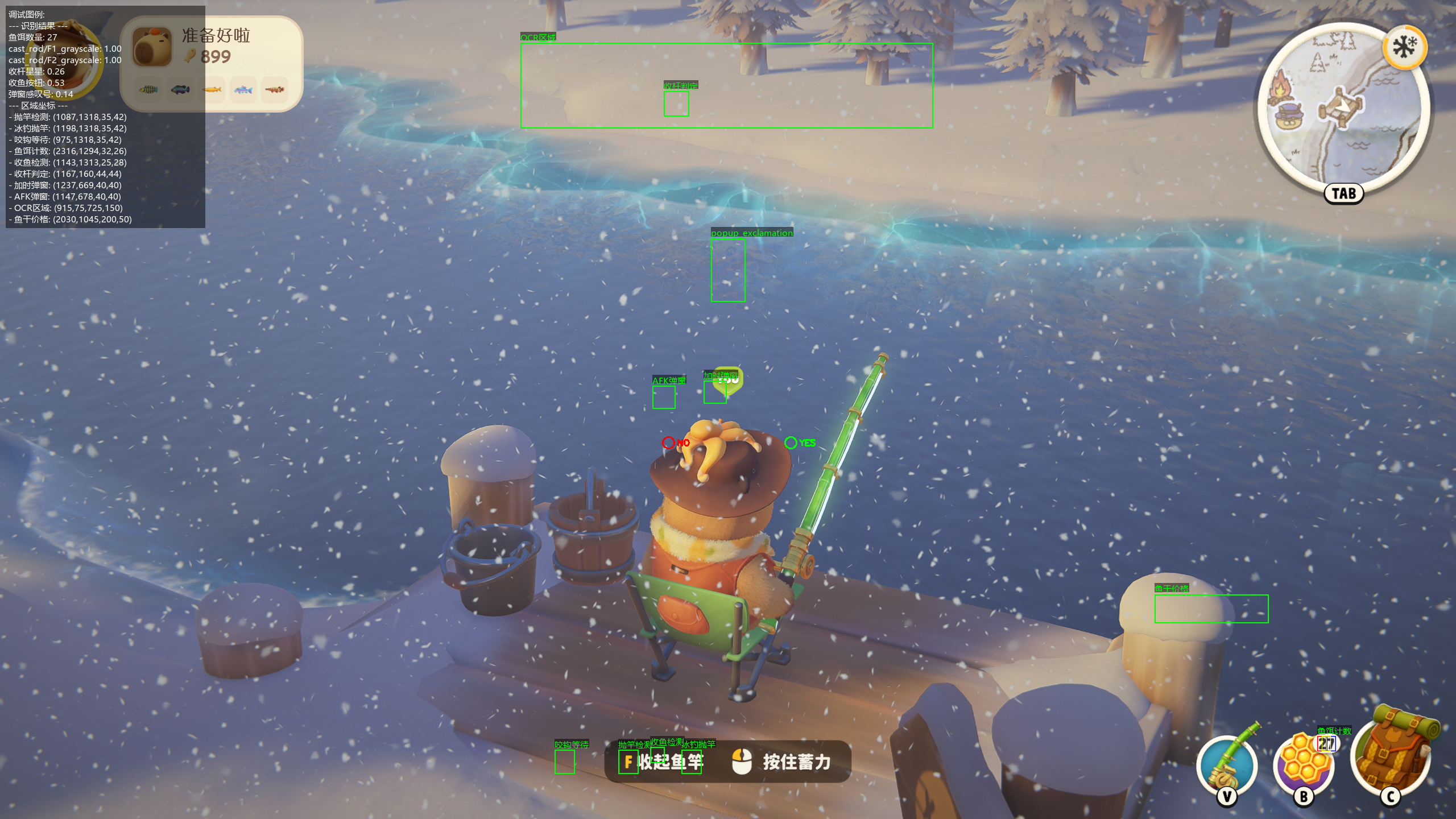Viewport: 1456px width, 819px height.
Task: Select the orange striped snakehead fish slot
Action: click(x=275, y=89)
